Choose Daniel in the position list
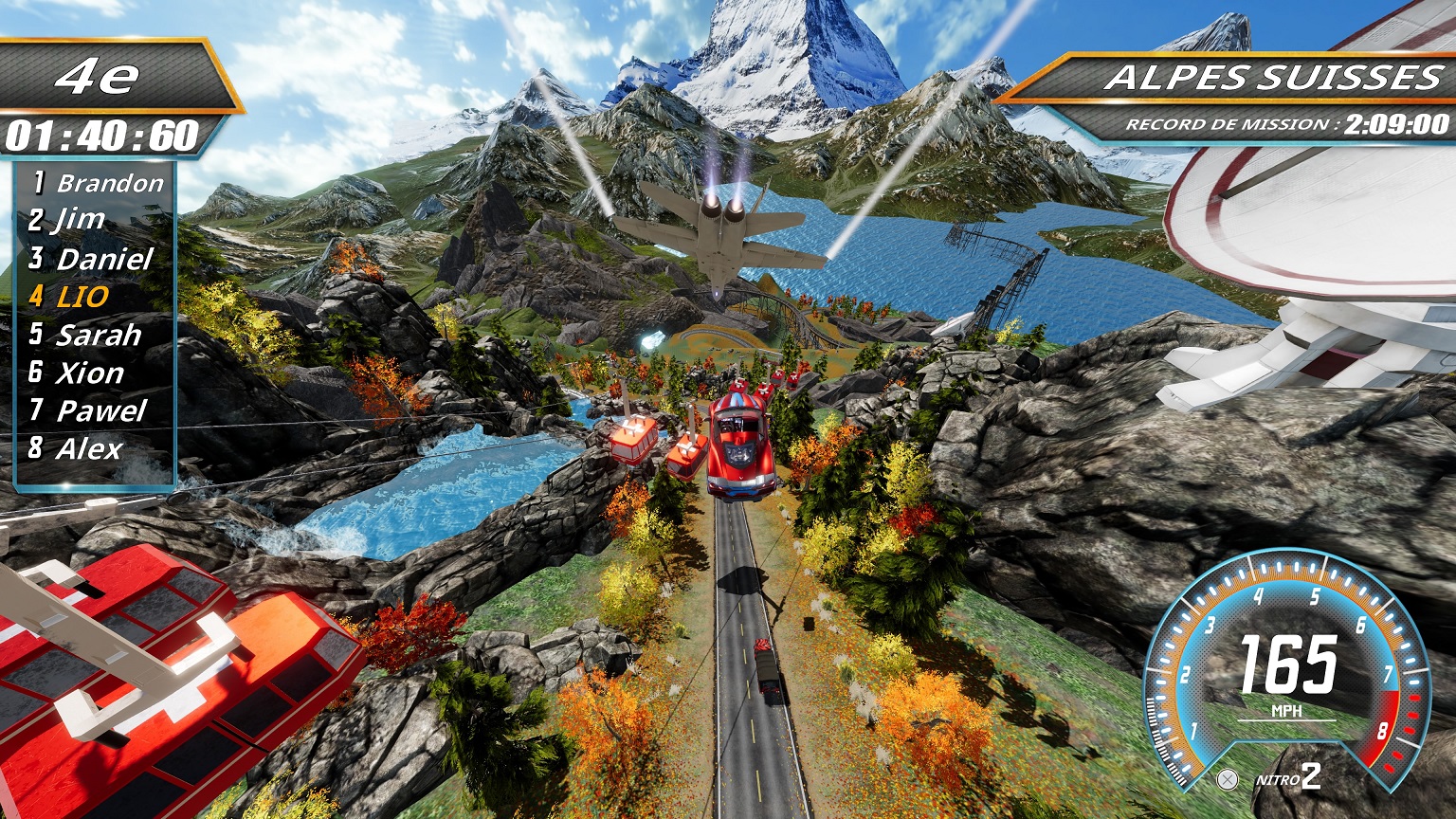 (x=91, y=259)
